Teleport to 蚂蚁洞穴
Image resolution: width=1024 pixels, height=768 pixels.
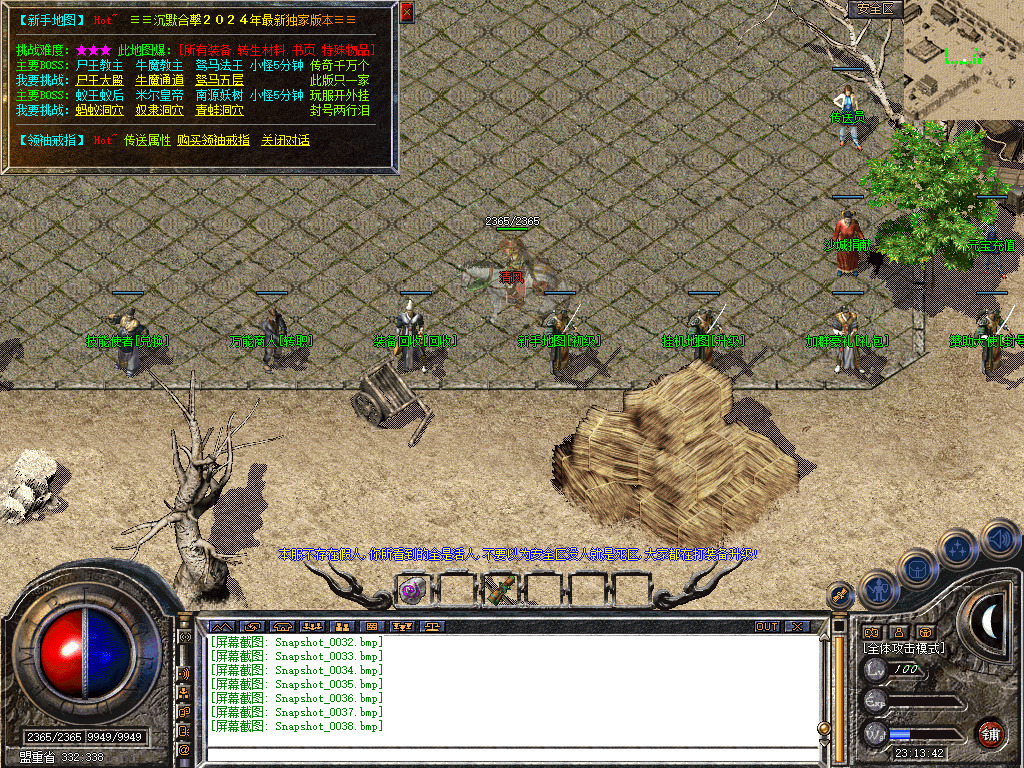click(99, 110)
